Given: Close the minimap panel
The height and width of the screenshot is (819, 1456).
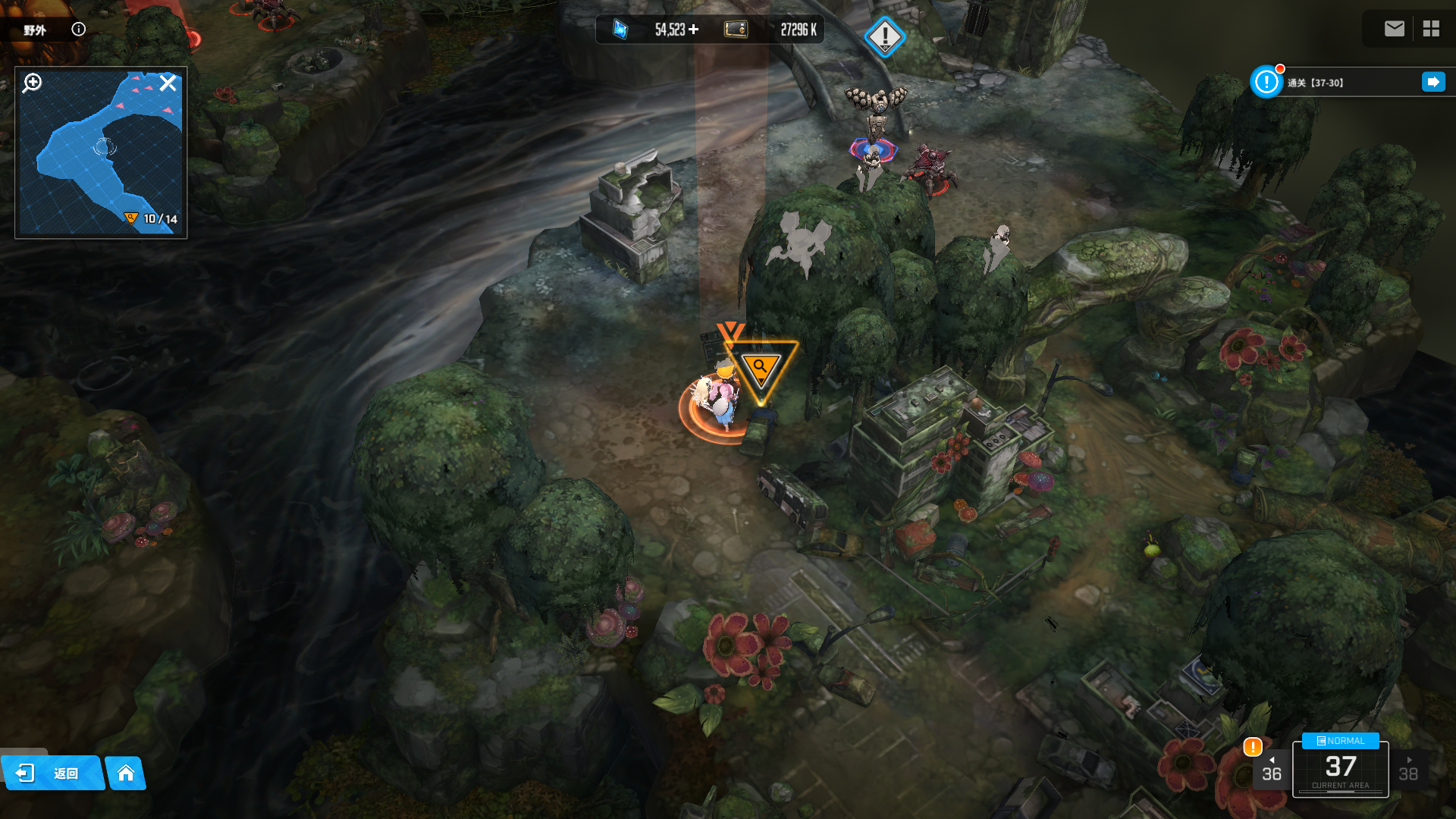Looking at the screenshot, I should (168, 83).
